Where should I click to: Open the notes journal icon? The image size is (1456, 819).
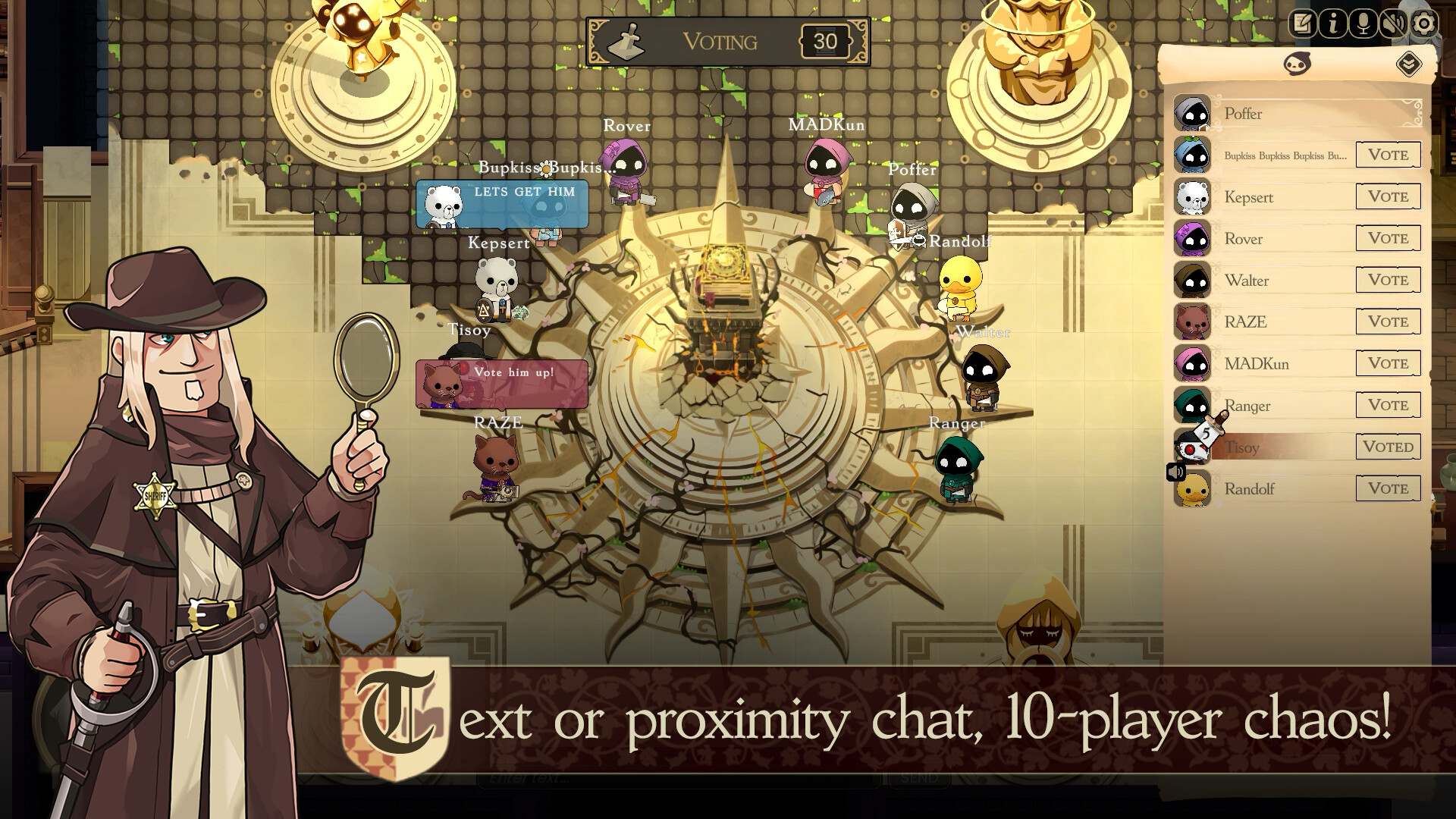coord(1302,23)
